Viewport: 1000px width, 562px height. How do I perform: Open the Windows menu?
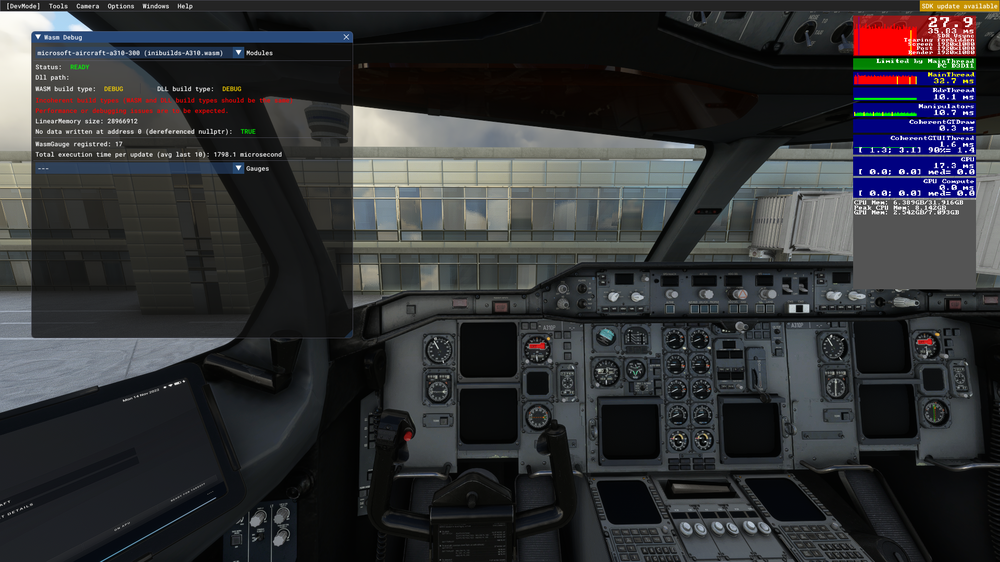point(156,6)
